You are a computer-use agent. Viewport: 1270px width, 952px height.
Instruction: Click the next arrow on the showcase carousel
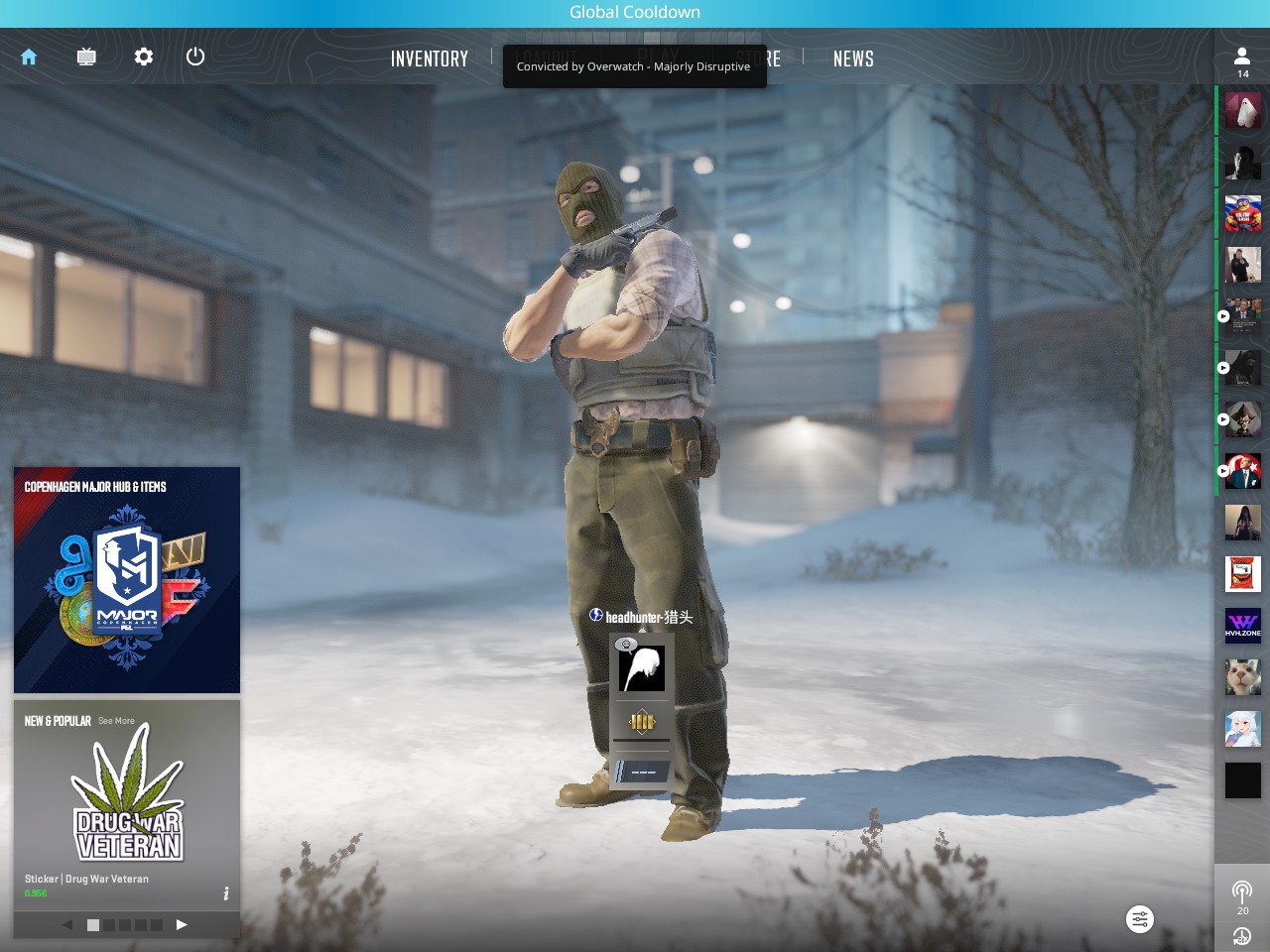click(182, 924)
